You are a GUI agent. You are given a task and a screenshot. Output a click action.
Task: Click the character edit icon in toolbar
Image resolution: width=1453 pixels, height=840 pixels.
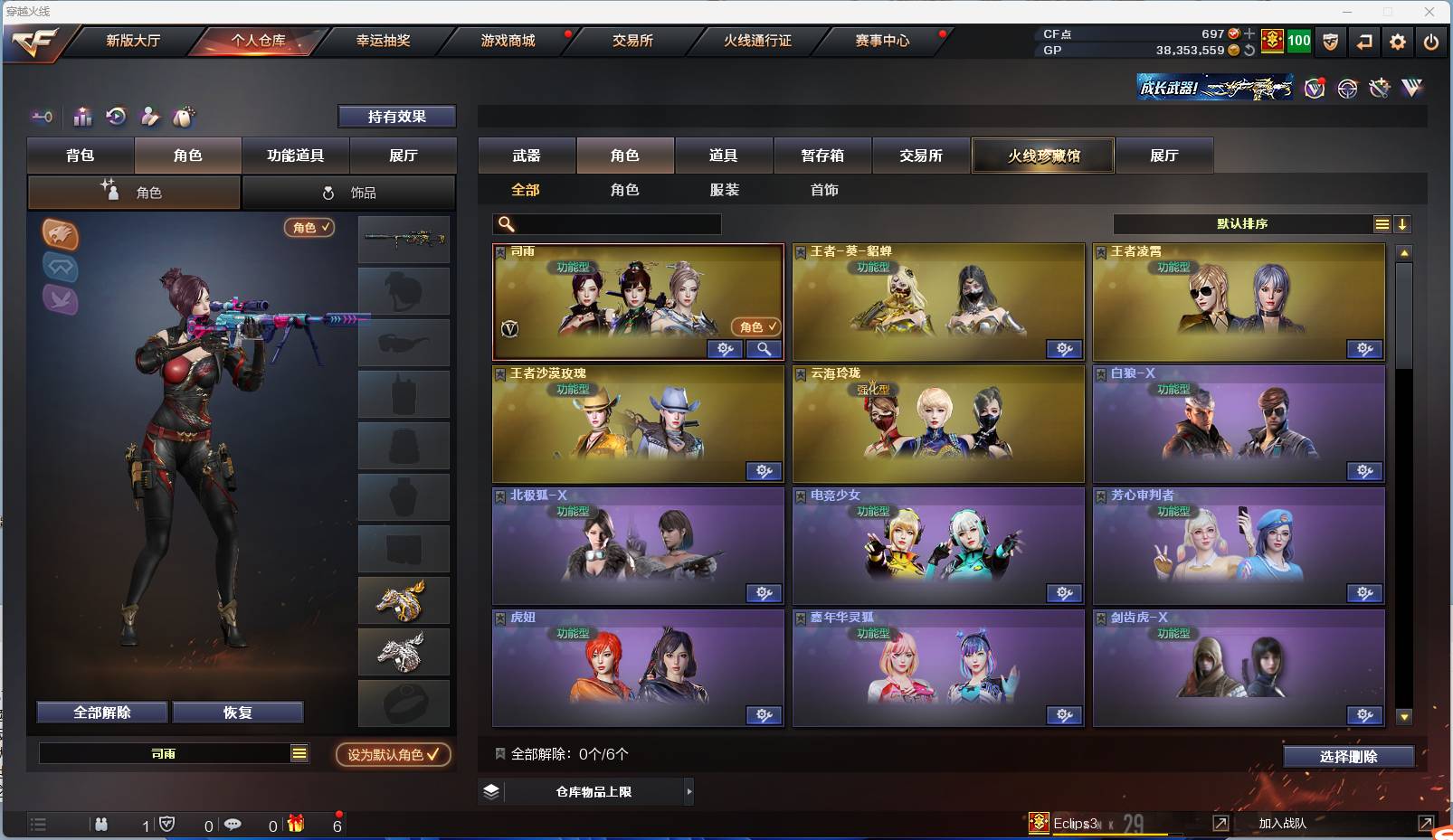click(150, 117)
